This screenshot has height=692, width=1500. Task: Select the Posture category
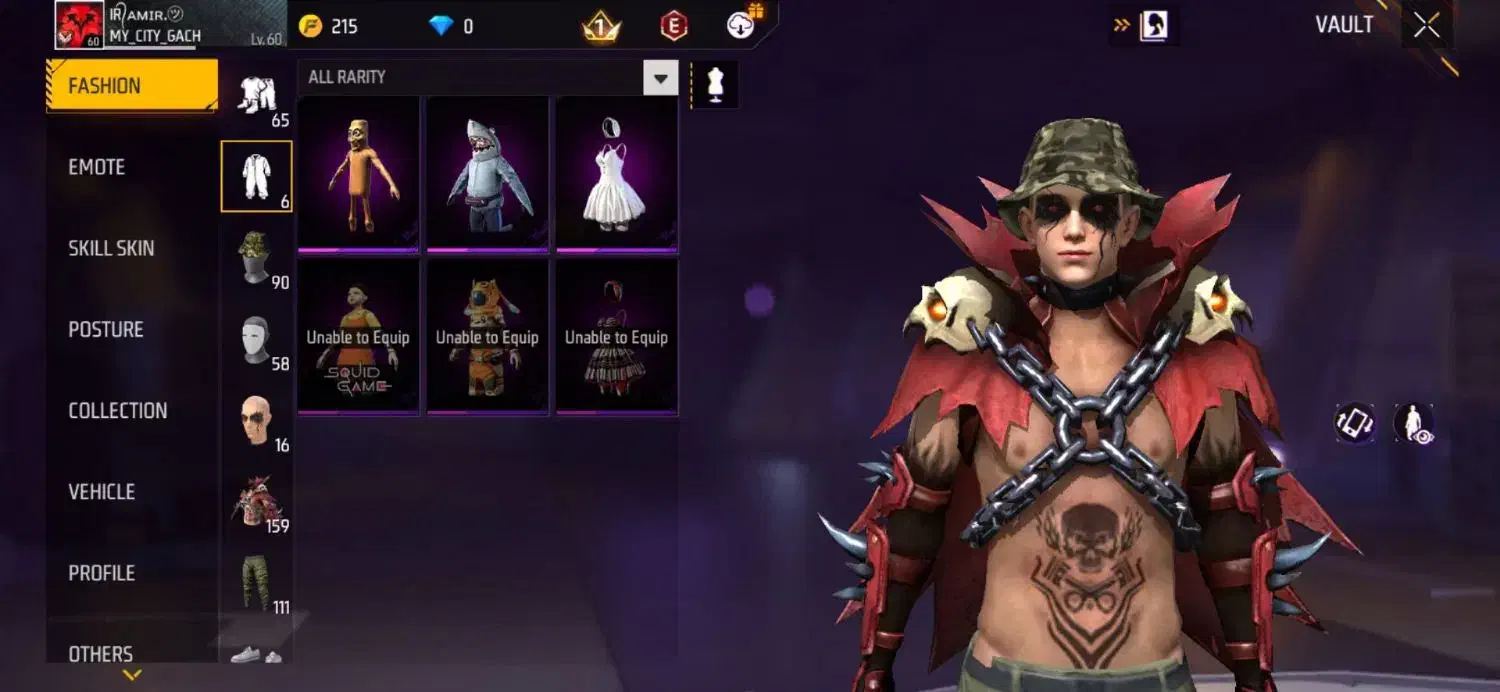coord(106,329)
